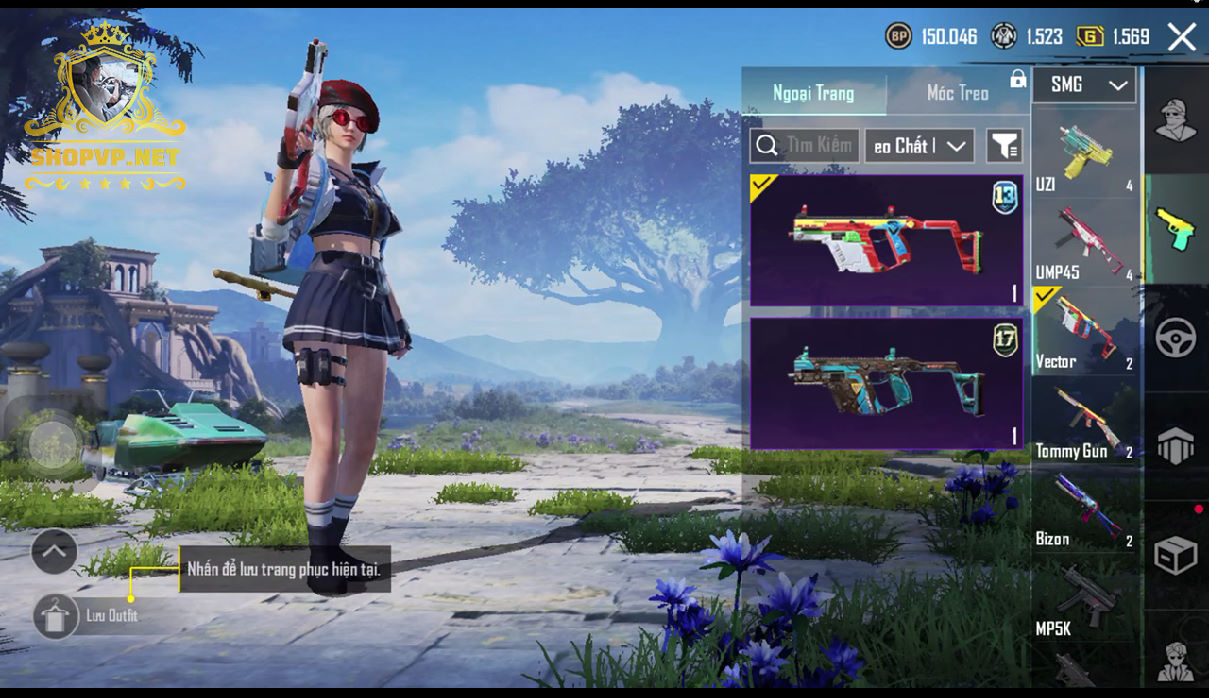The image size is (1209, 698).
Task: Pick UMP45 from the weapon list
Action: (1085, 243)
